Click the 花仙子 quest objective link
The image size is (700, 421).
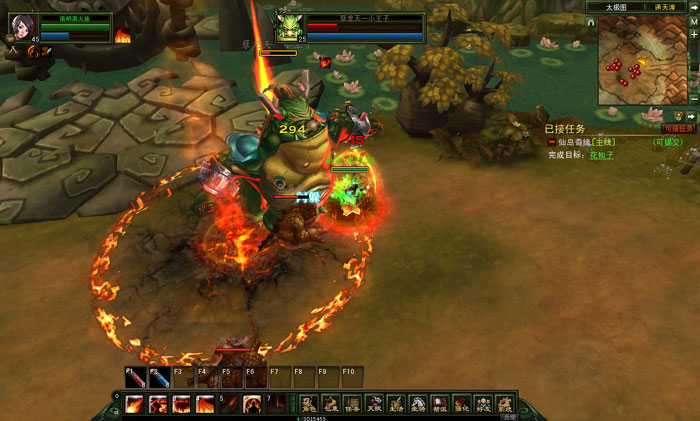point(600,155)
